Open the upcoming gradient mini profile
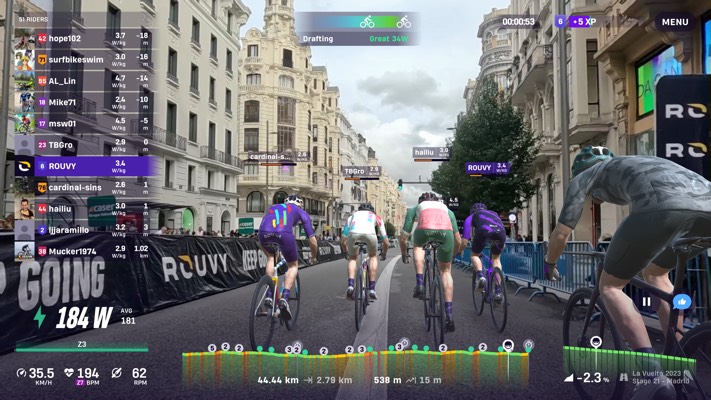This screenshot has width=711, height=400. (613, 360)
